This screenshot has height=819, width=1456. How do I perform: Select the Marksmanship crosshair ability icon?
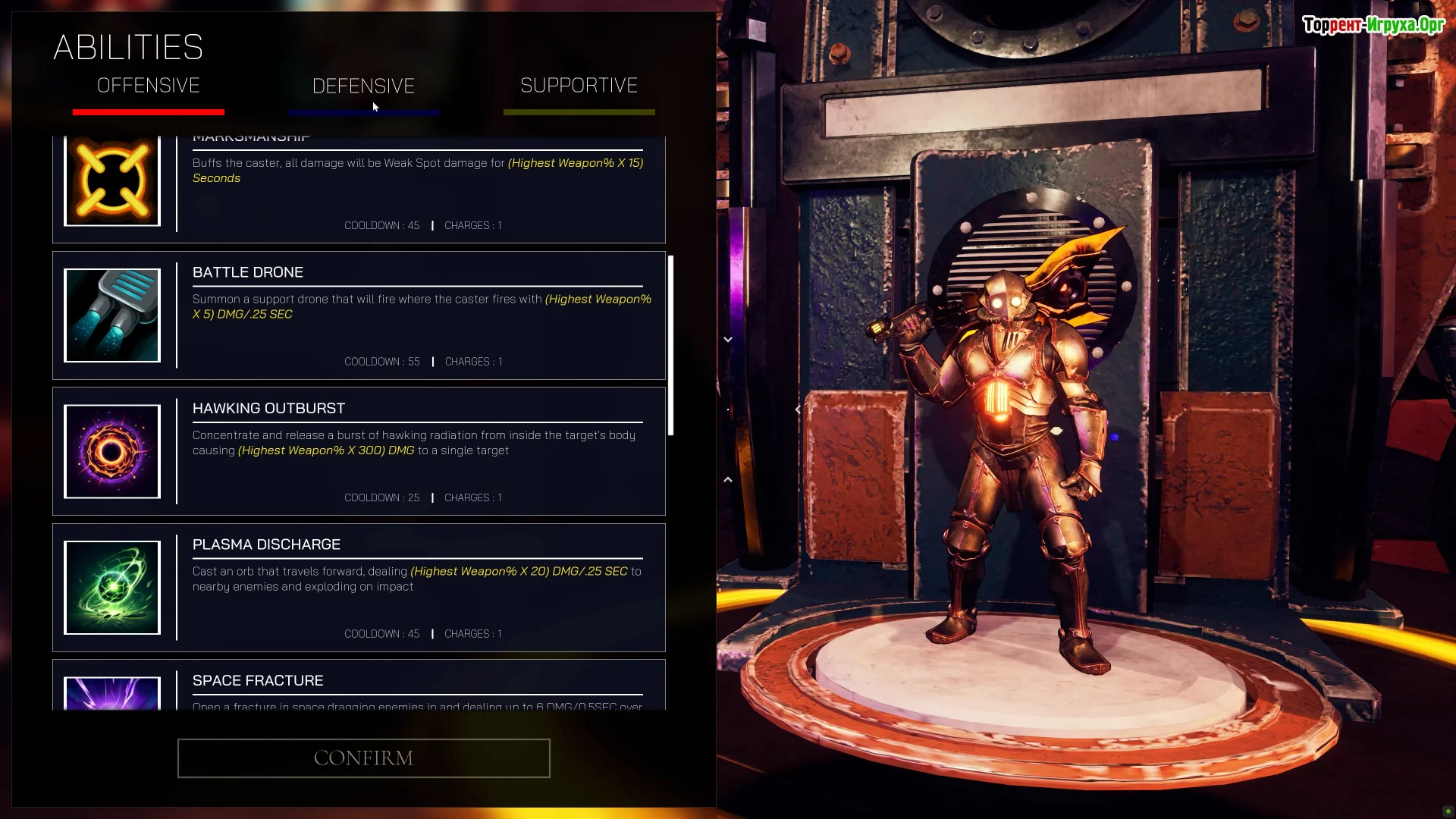(x=112, y=181)
